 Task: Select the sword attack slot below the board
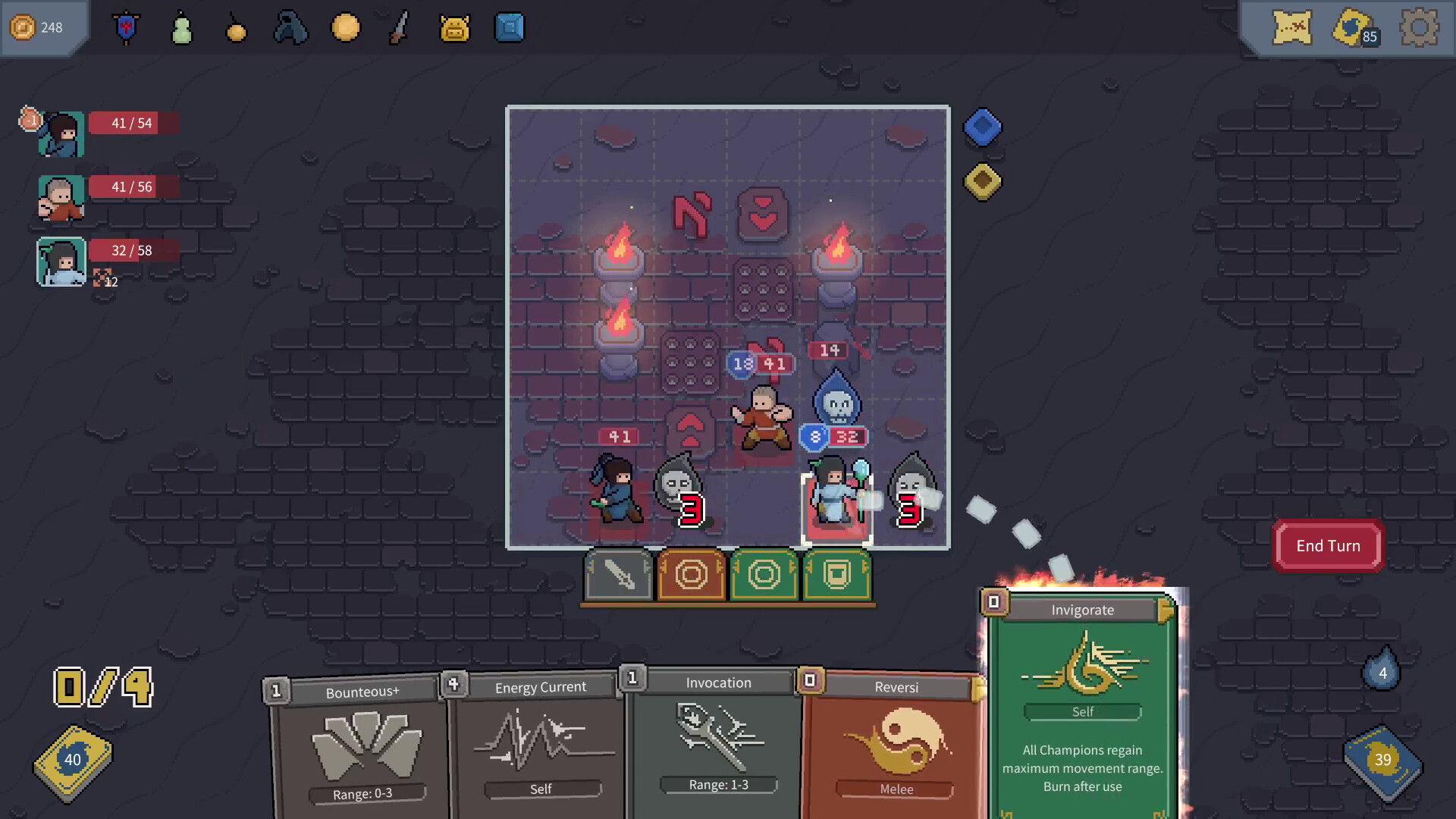pos(617,576)
